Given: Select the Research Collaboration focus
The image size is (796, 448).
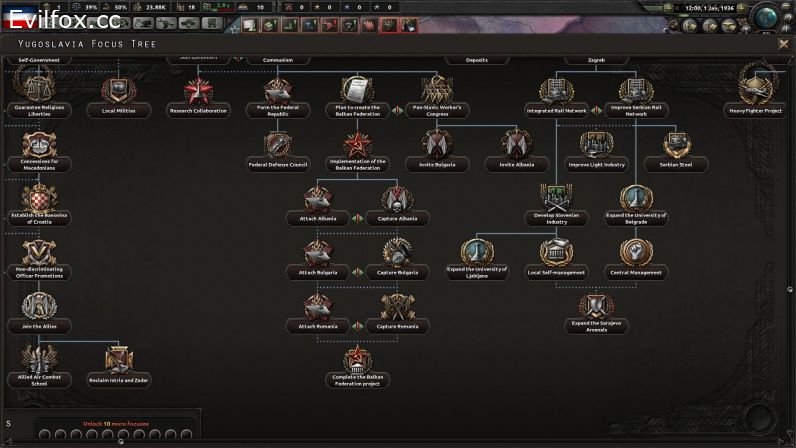Looking at the screenshot, I should click(198, 95).
